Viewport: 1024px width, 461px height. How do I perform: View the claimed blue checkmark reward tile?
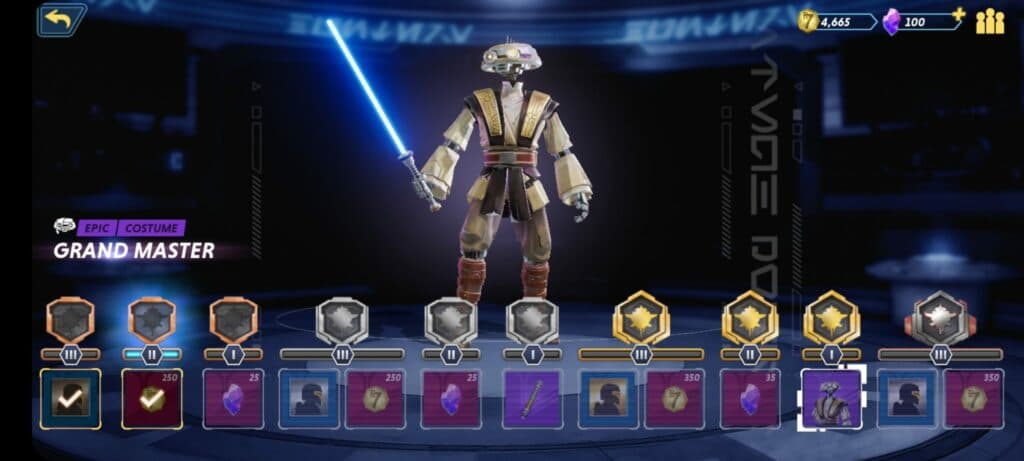click(70, 399)
